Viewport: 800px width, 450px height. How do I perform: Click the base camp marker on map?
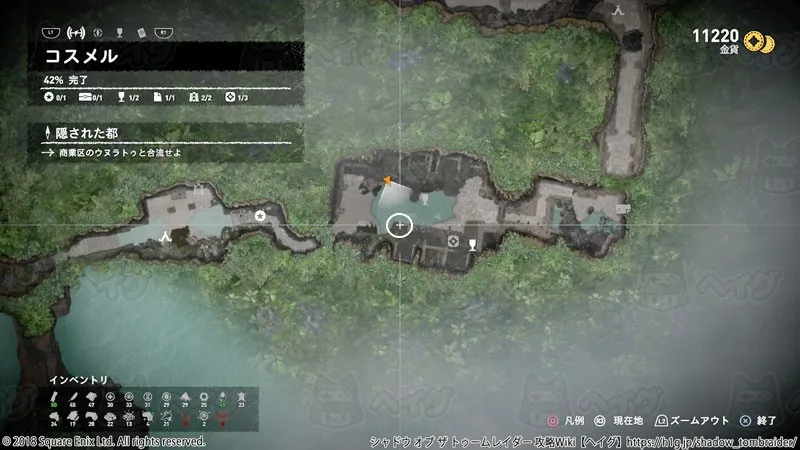coord(166,237)
